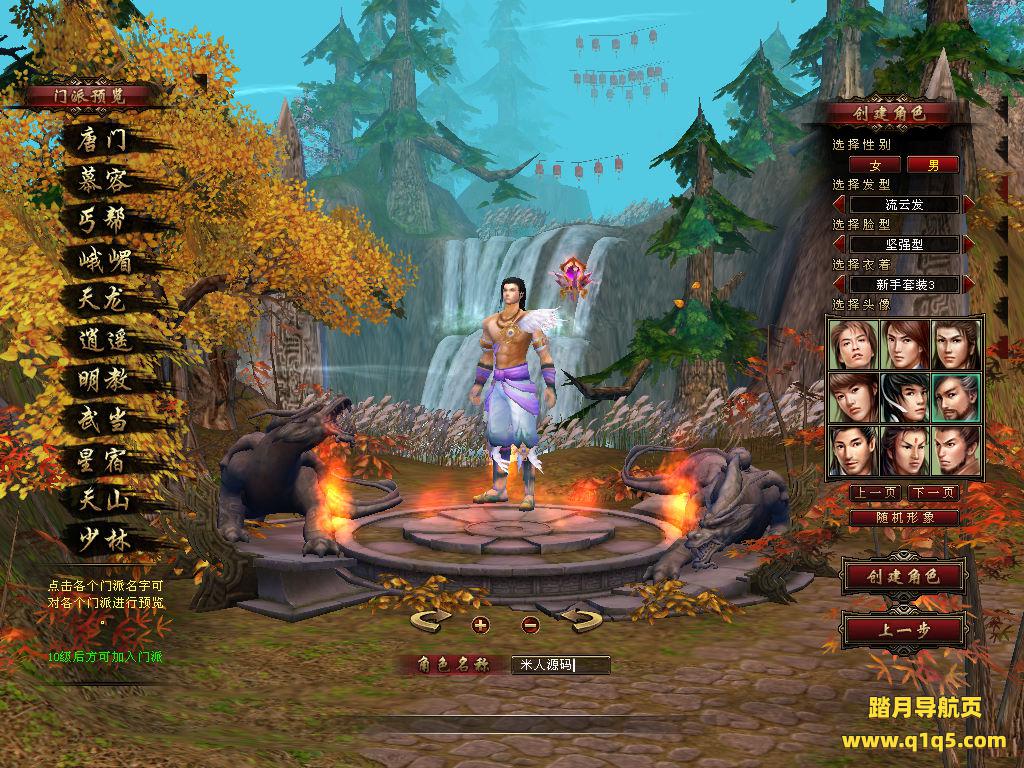Image resolution: width=1024 pixels, height=768 pixels.
Task: Preview the 唐门 sect
Action: 103,140
